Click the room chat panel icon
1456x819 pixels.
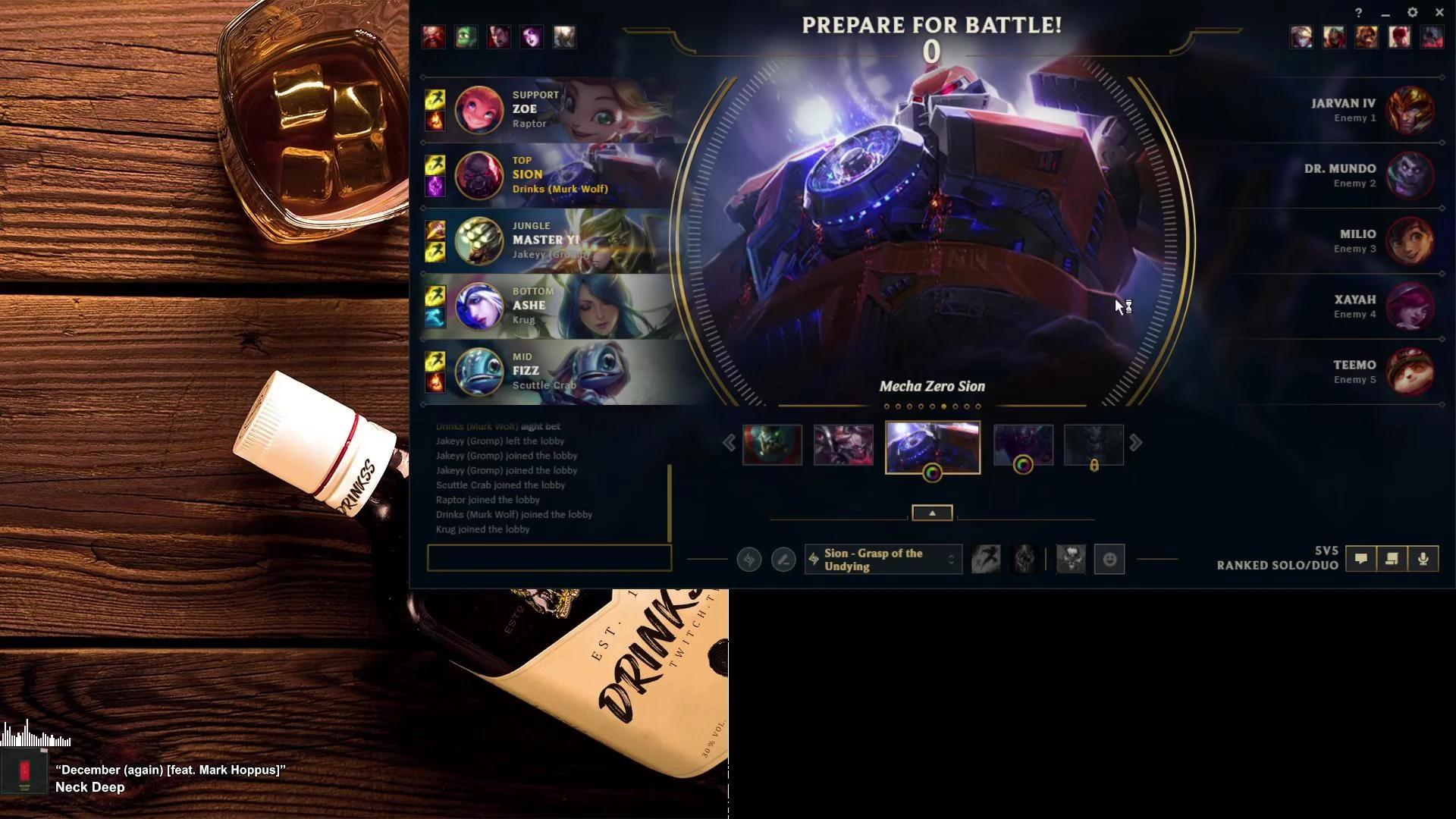1392,559
